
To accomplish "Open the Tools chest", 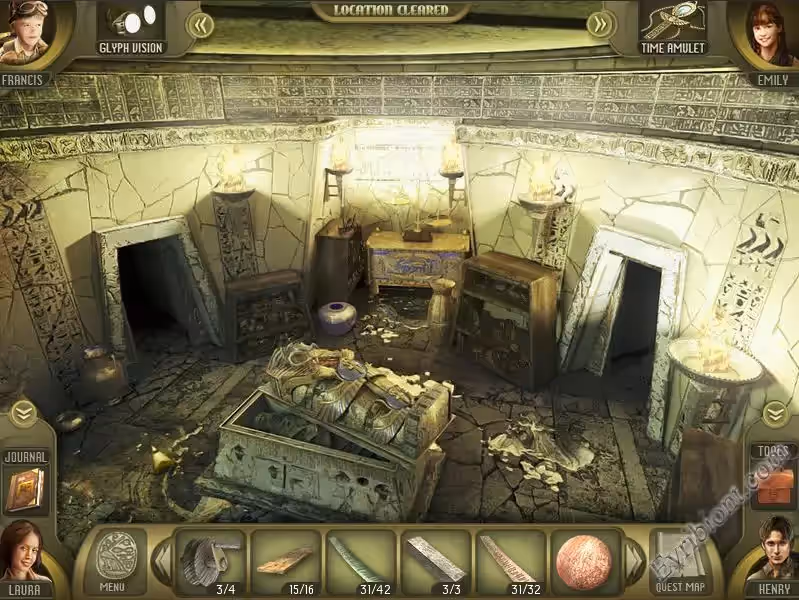I will [x=774, y=484].
